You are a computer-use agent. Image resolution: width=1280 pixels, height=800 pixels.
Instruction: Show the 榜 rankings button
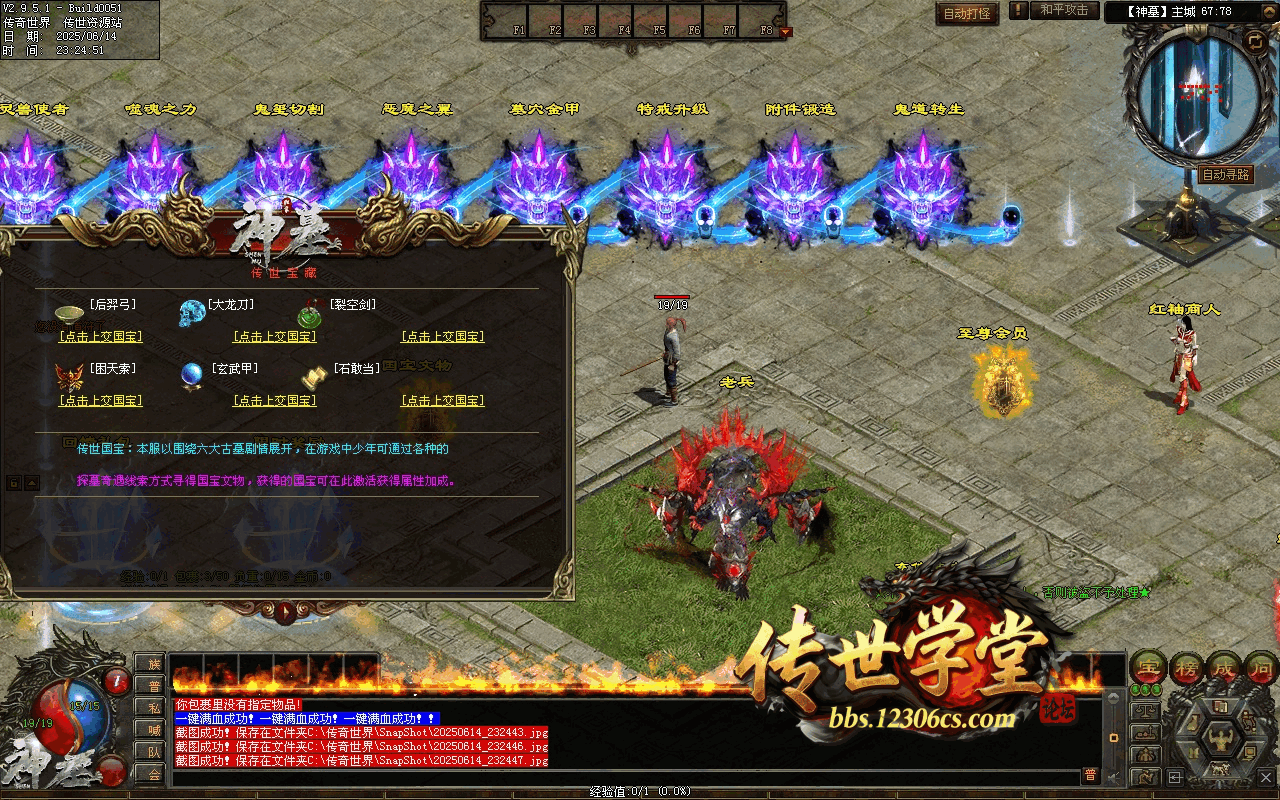1185,667
